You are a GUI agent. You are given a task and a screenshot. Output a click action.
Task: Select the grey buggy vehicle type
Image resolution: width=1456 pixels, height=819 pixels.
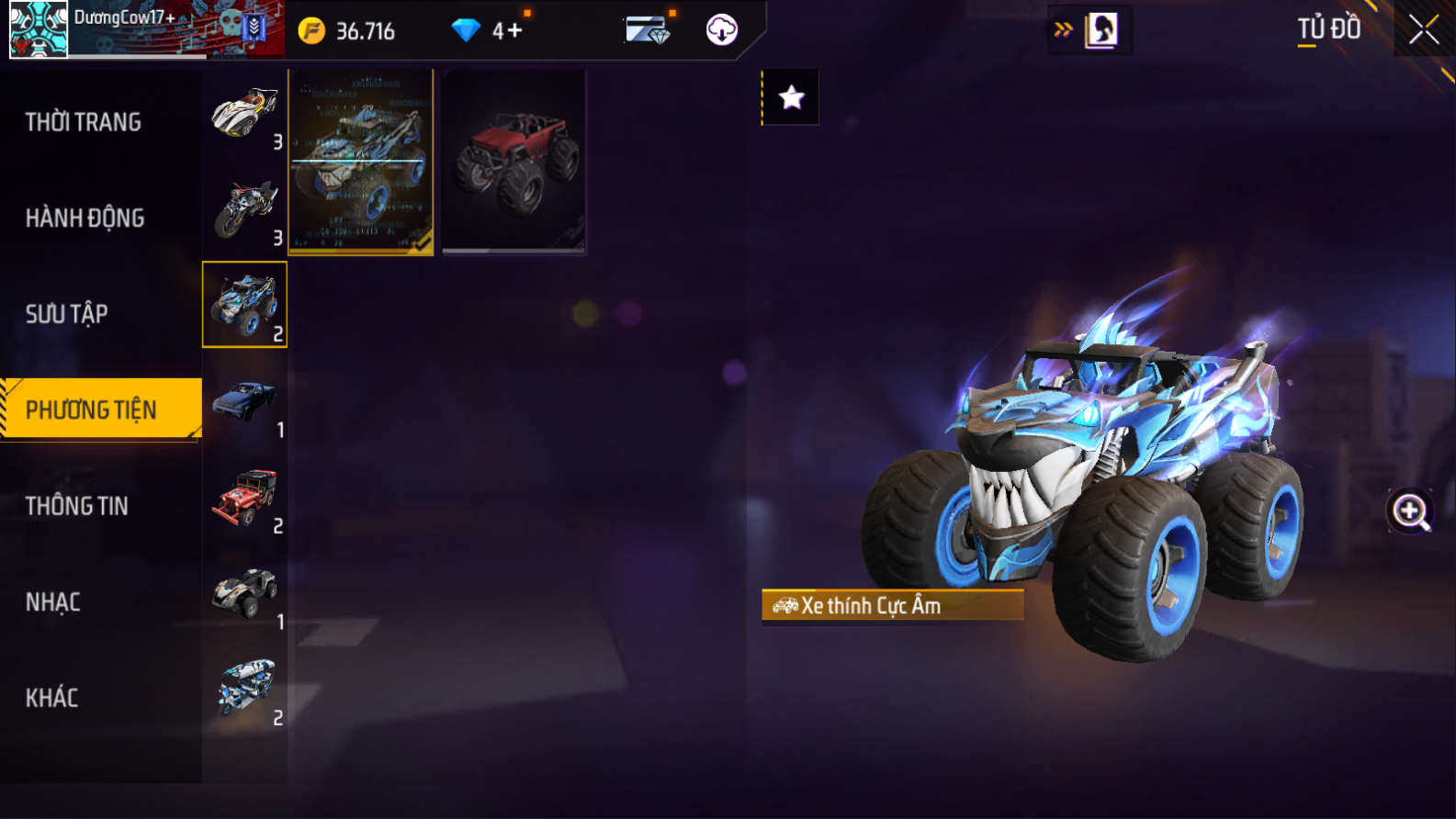(x=245, y=594)
